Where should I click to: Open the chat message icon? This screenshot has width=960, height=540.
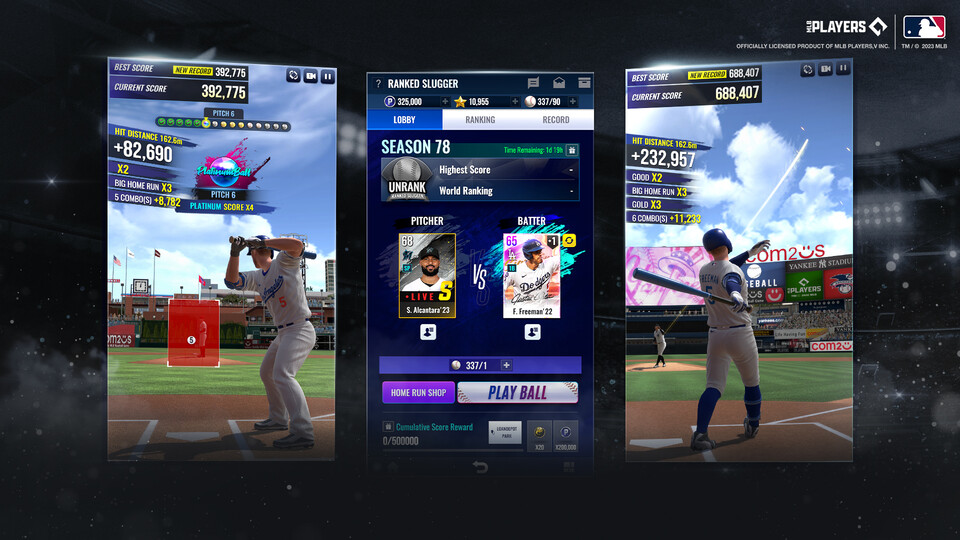click(x=534, y=83)
